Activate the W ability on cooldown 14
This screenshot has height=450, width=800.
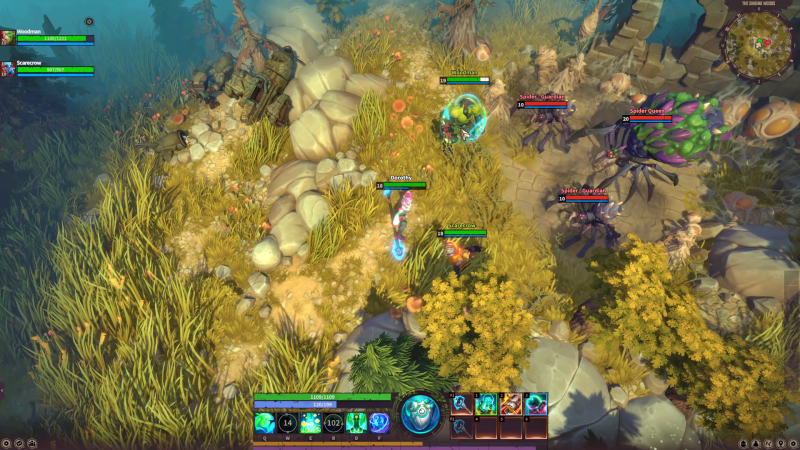click(x=287, y=423)
